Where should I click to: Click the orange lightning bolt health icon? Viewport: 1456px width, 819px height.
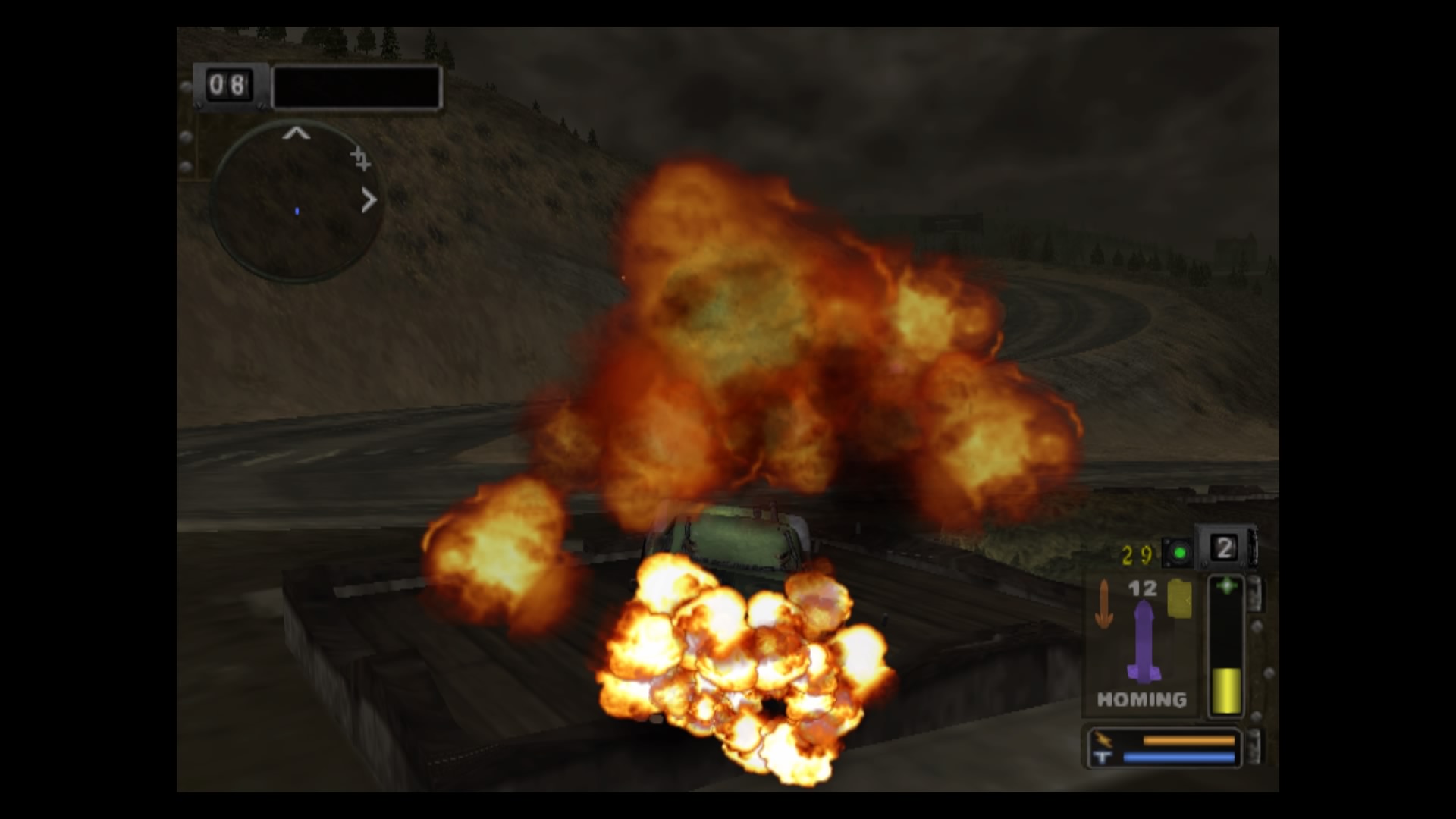pos(1103,739)
